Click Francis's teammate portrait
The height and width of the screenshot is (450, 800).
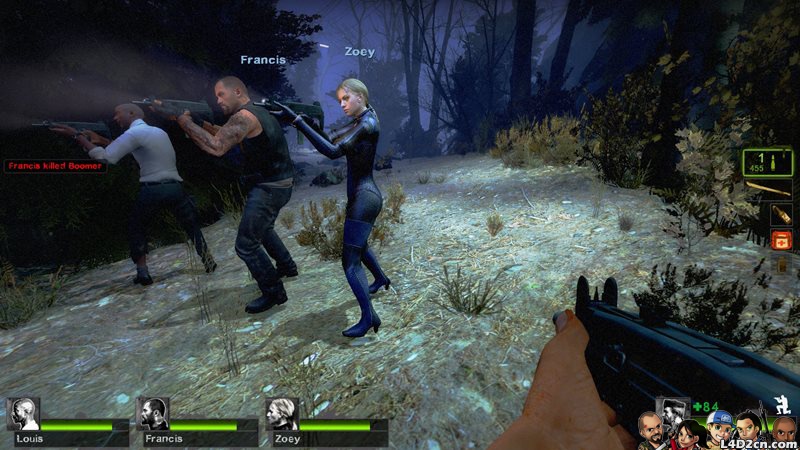pos(153,414)
